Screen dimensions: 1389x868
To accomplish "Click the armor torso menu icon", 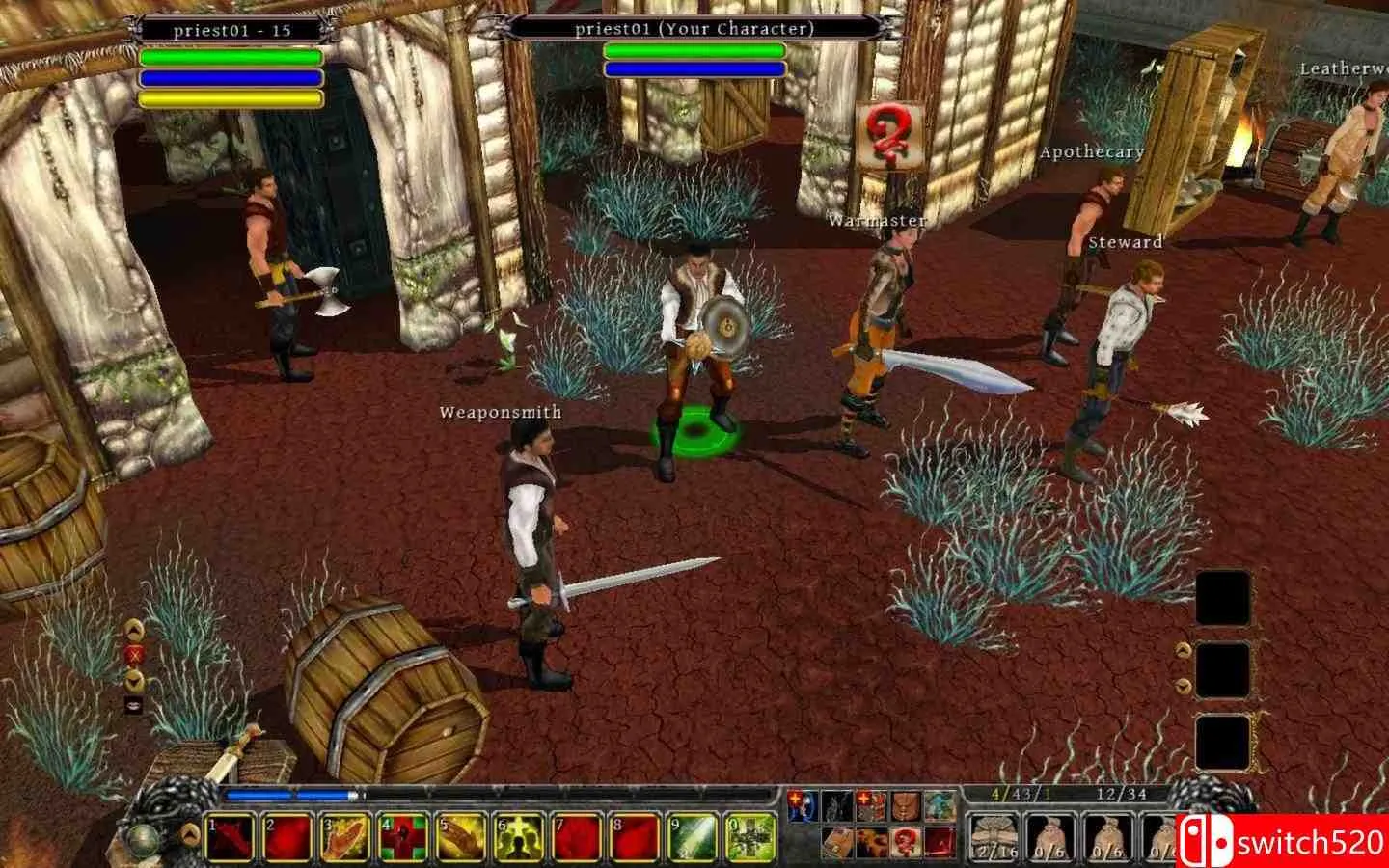I will tap(905, 806).
